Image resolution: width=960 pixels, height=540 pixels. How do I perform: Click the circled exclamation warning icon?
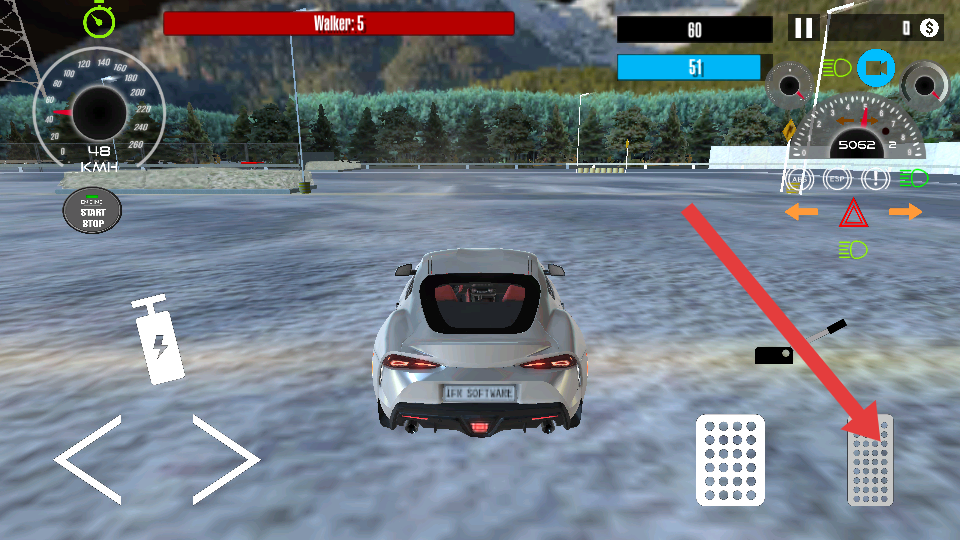click(x=875, y=179)
